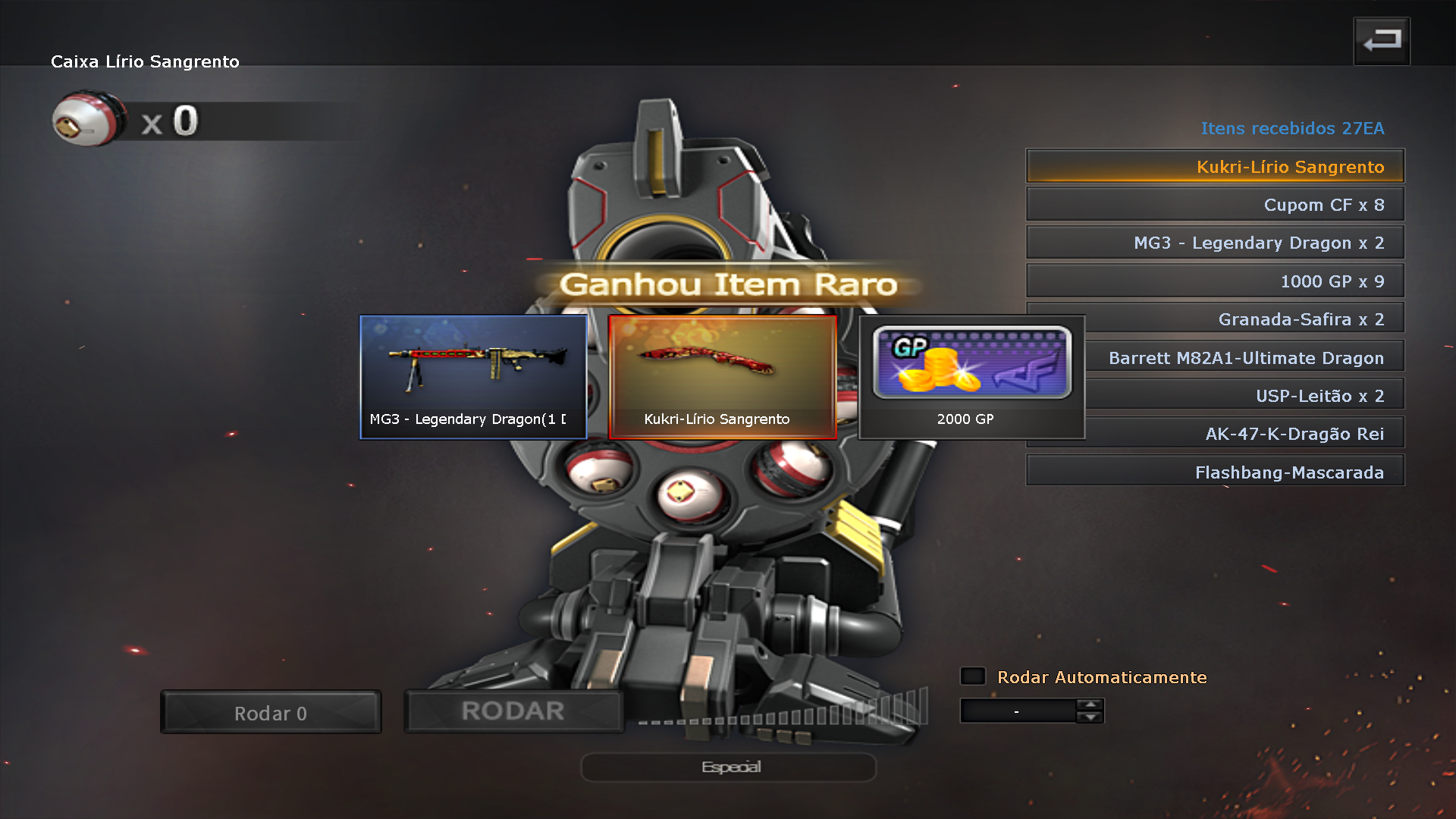Image resolution: width=1456 pixels, height=819 pixels.
Task: Select the MG3 Legendary Dragon reward card
Action: click(473, 377)
